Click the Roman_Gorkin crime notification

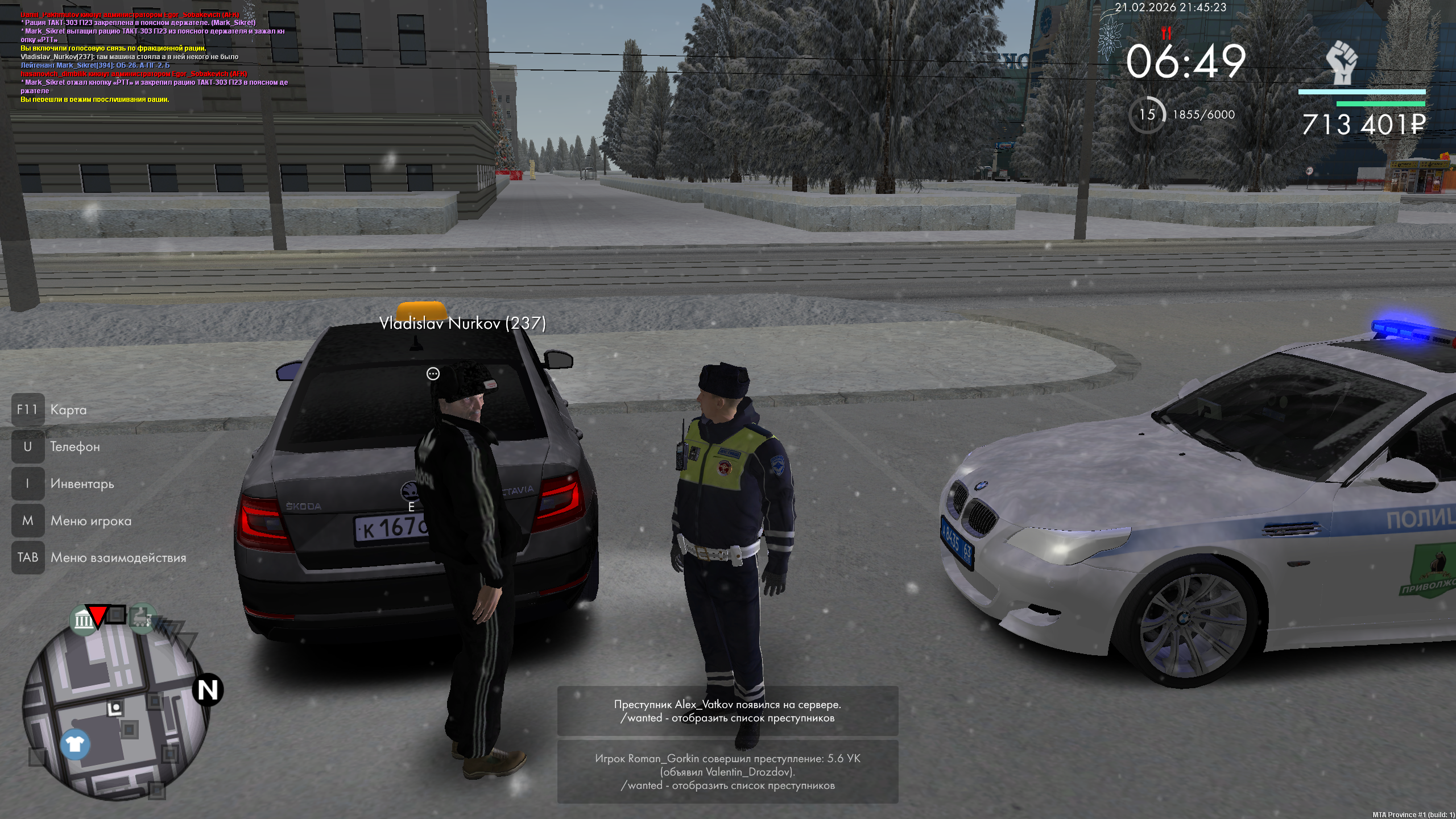727,772
